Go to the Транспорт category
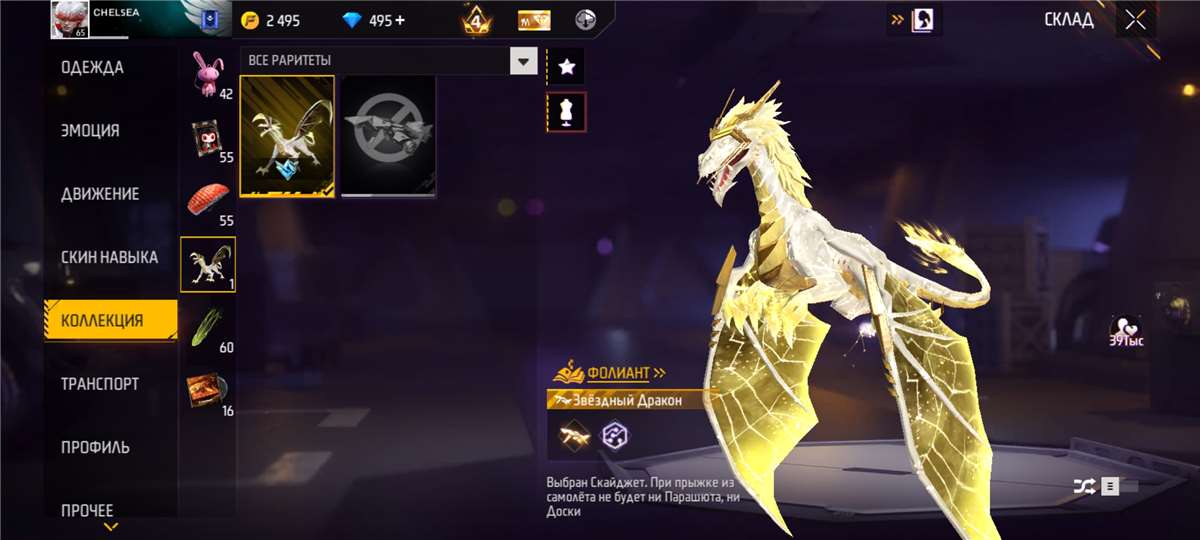This screenshot has height=540, width=1200. coord(100,384)
